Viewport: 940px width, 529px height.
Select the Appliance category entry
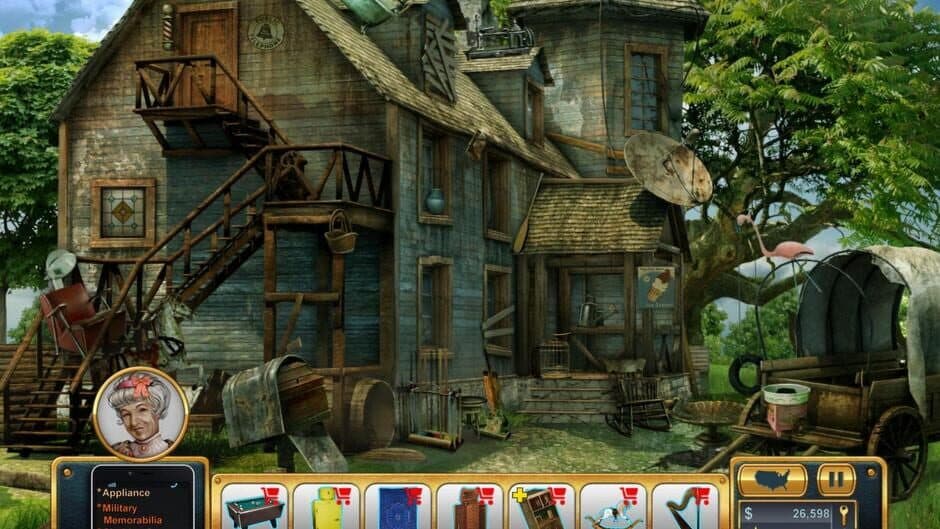tap(126, 493)
